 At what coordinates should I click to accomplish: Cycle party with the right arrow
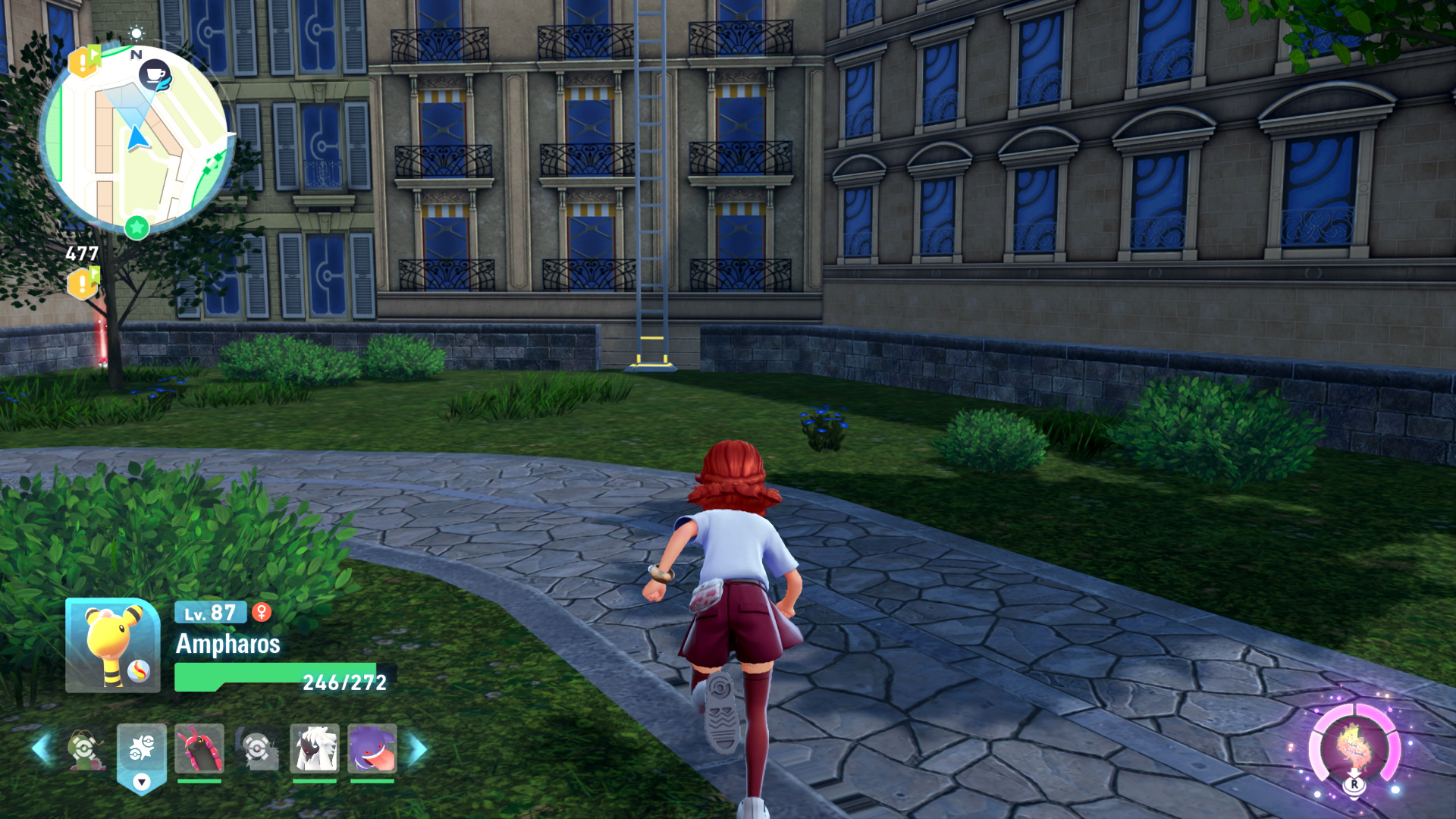418,749
